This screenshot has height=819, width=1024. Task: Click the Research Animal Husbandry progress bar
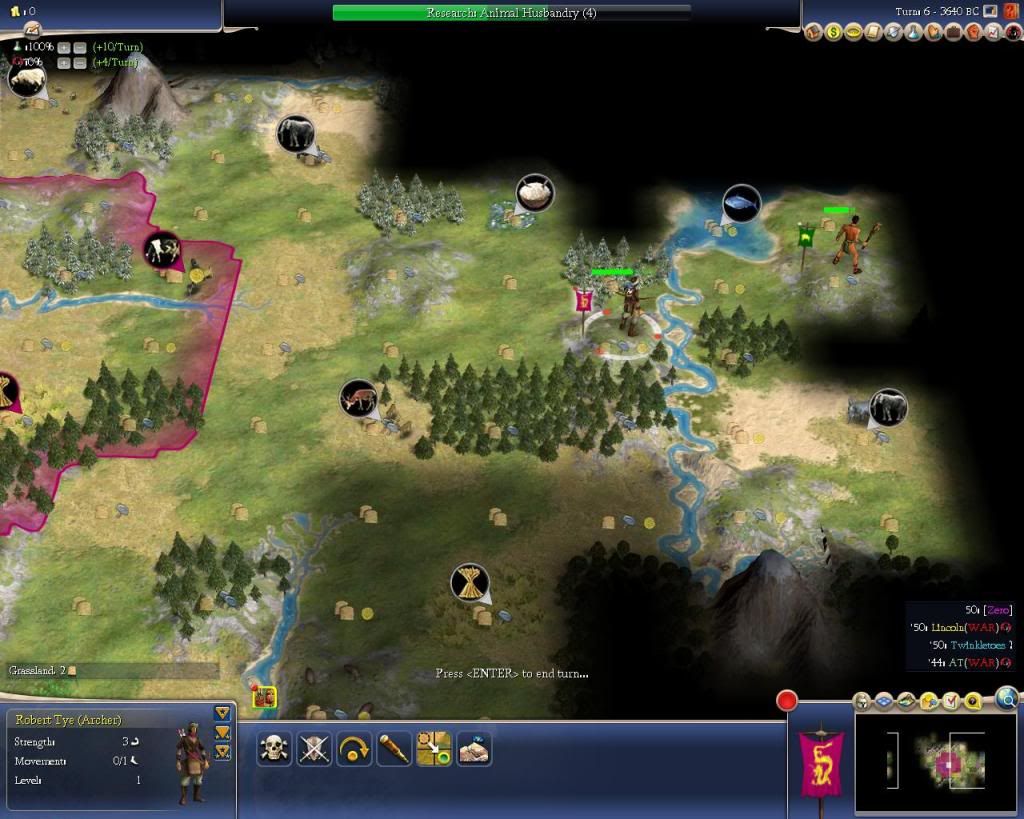click(511, 13)
